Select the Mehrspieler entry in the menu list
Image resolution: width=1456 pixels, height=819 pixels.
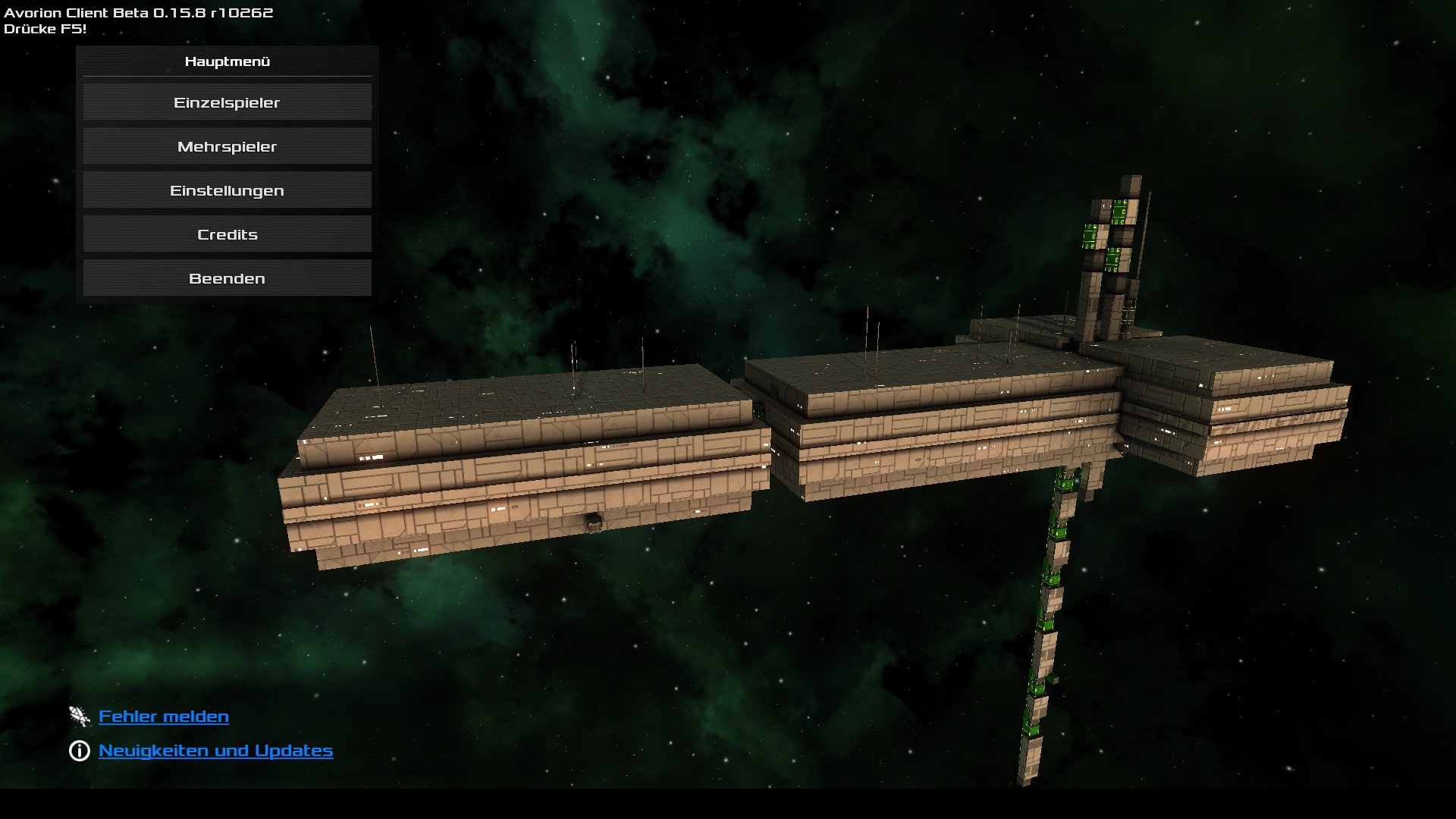click(227, 146)
